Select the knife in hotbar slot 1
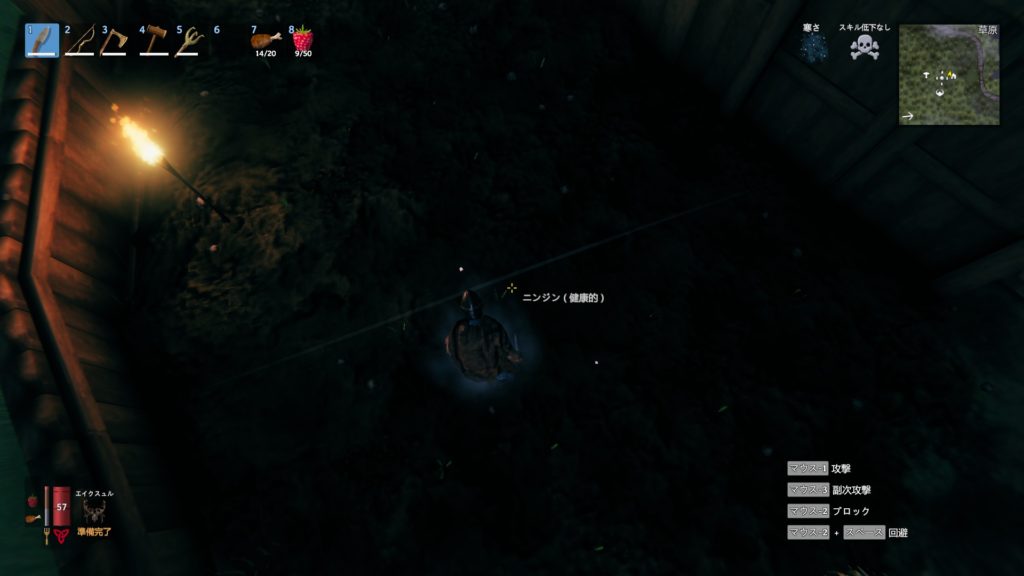Viewport: 1024px width, 576px height. [x=42, y=41]
